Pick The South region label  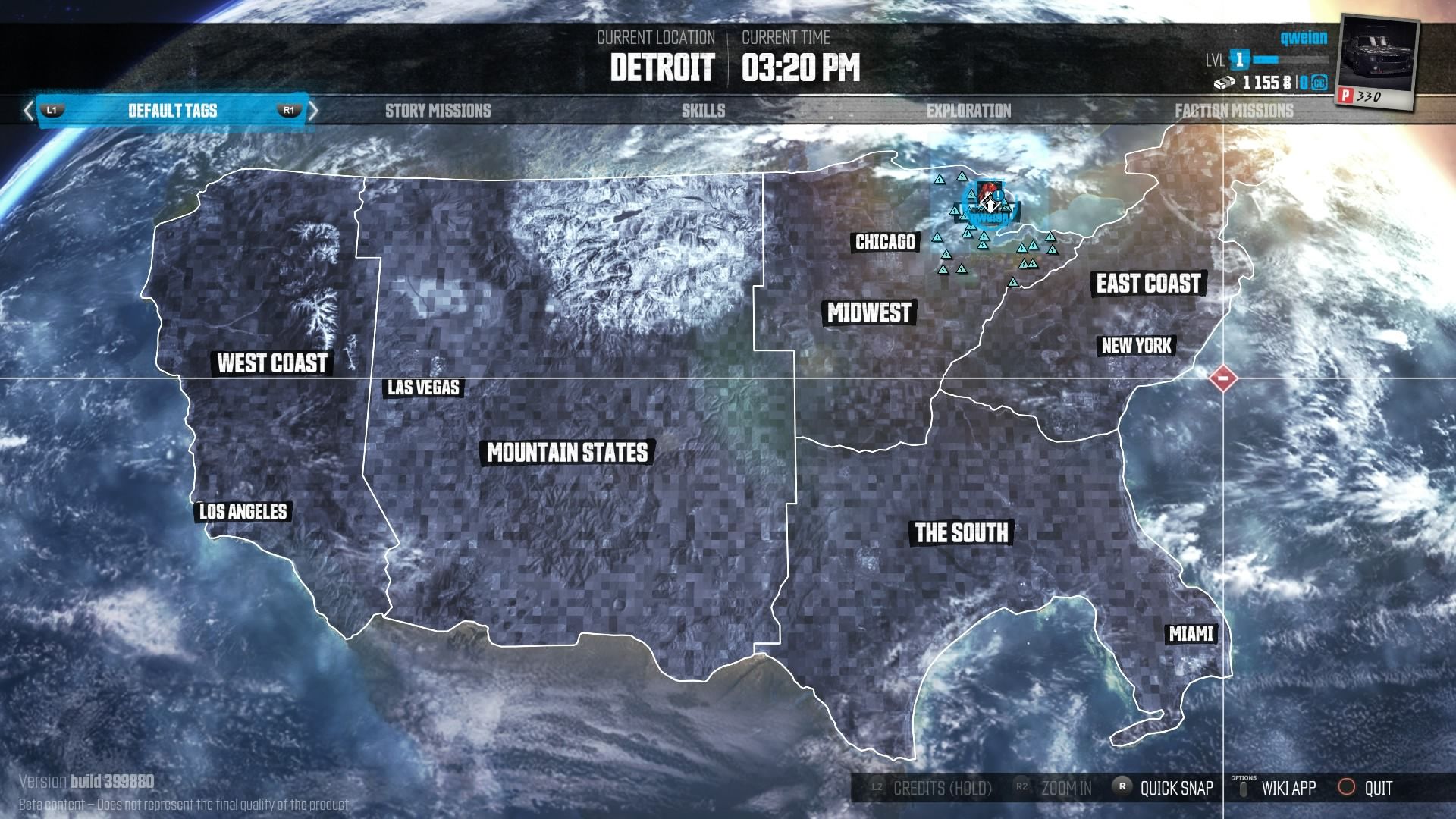(961, 533)
